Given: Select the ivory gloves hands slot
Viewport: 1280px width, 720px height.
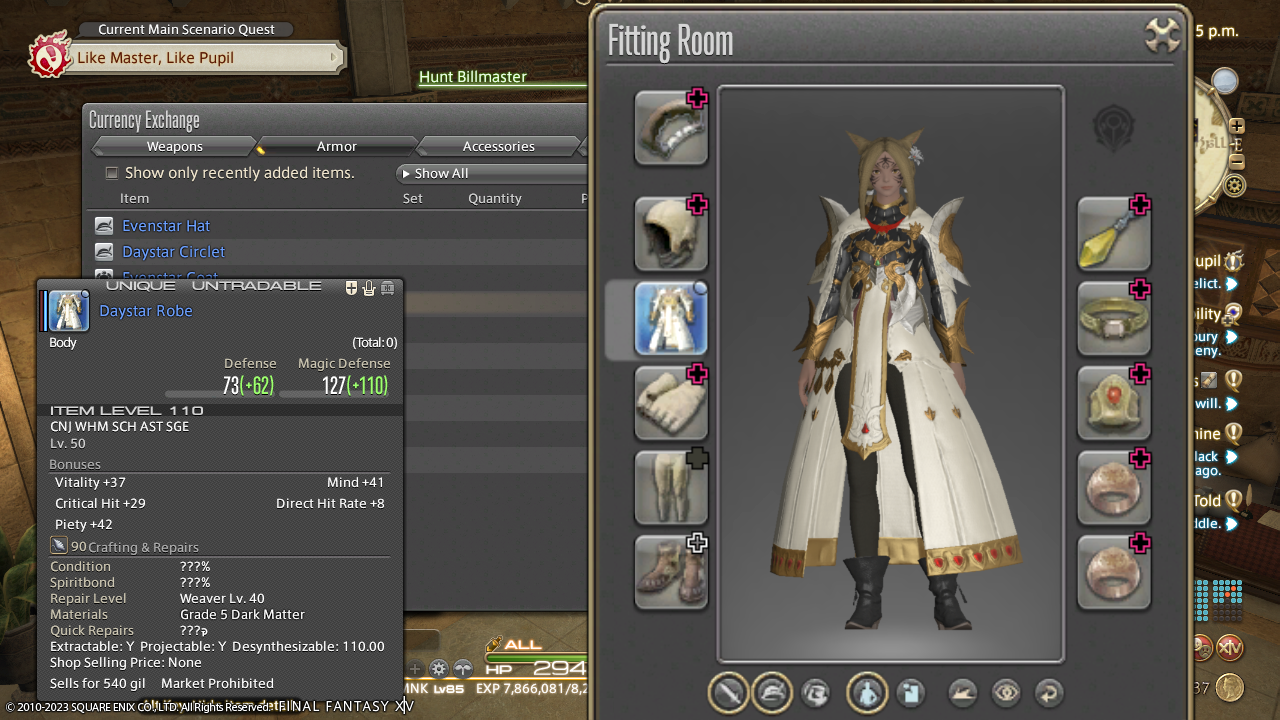Looking at the screenshot, I should tap(671, 404).
